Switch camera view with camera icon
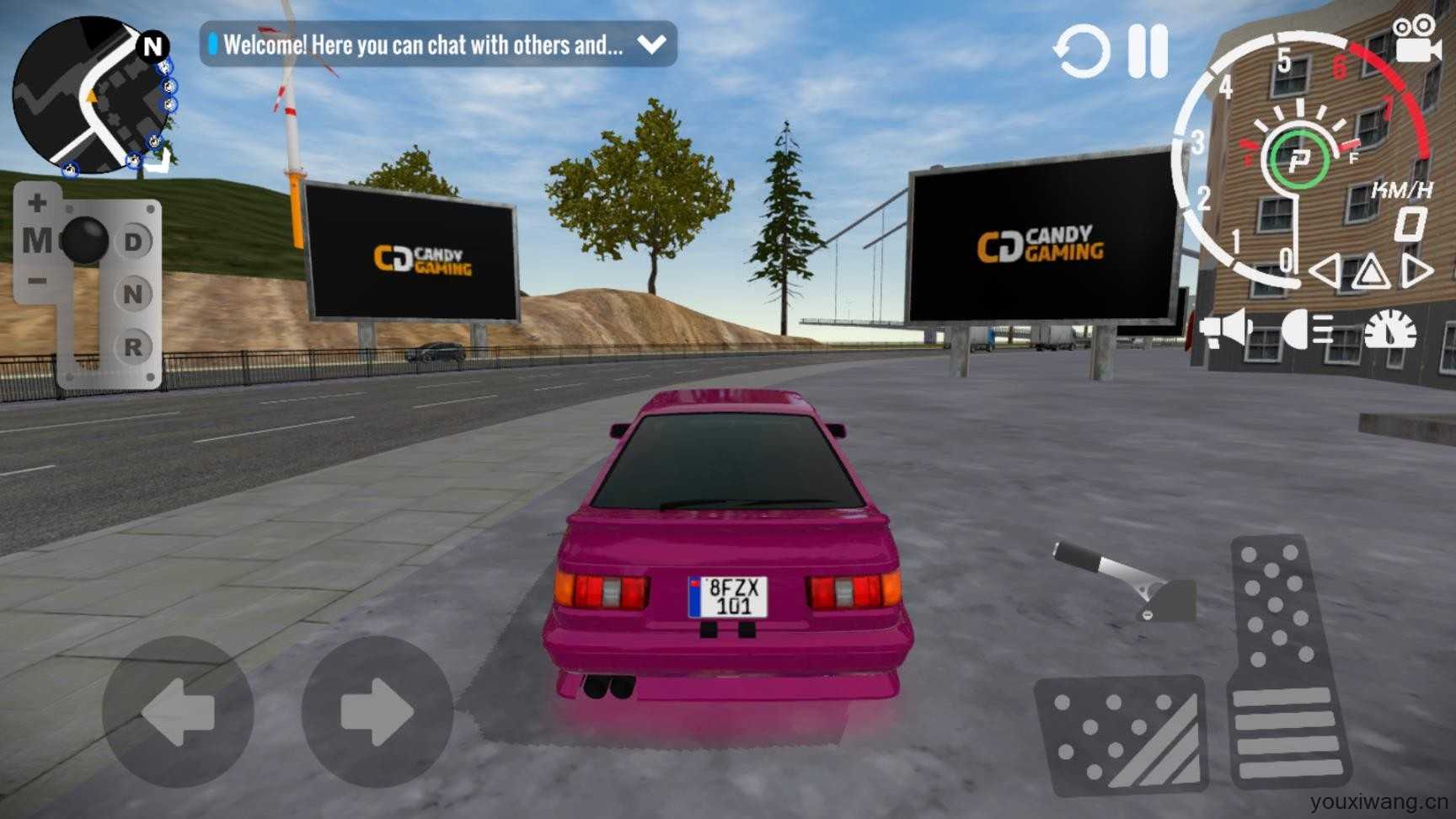1456x819 pixels. [1416, 40]
